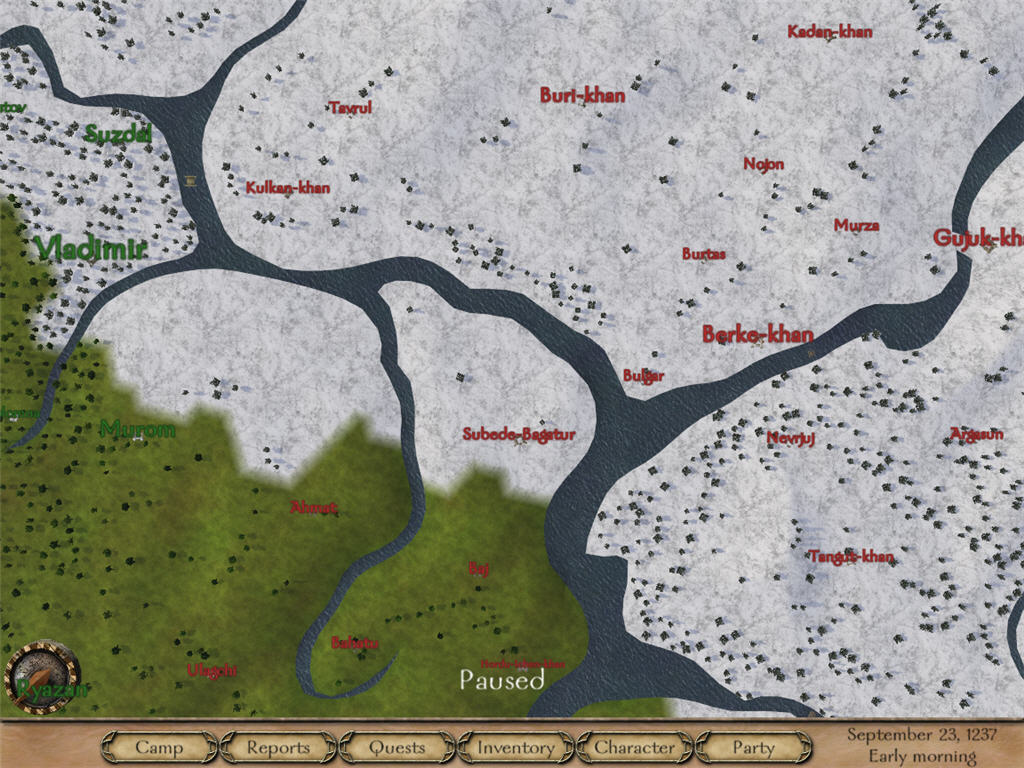Open the Quests log
The width and height of the screenshot is (1024, 768).
[397, 747]
